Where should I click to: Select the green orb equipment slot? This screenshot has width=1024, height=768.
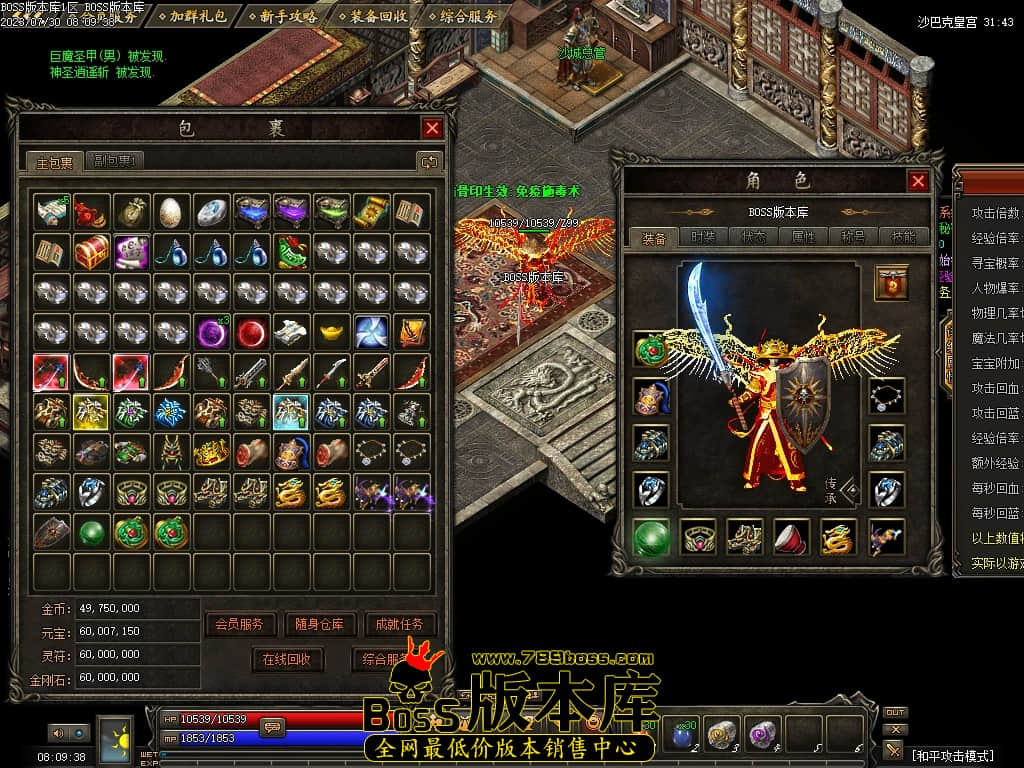651,537
